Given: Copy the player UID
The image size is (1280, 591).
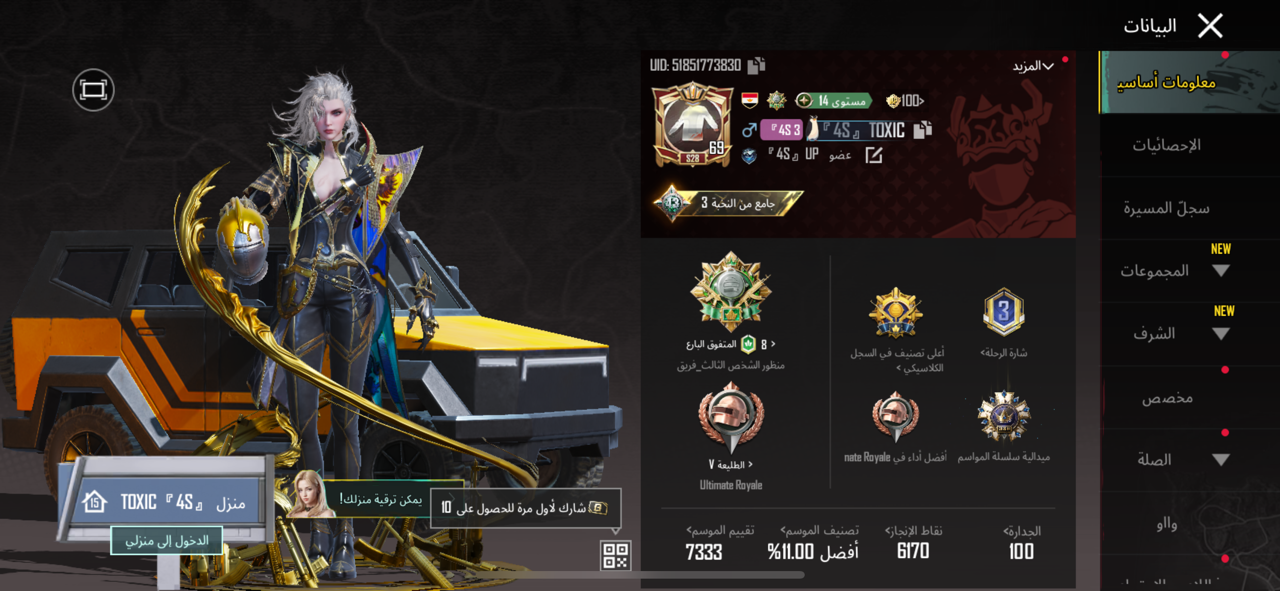Looking at the screenshot, I should tap(757, 65).
